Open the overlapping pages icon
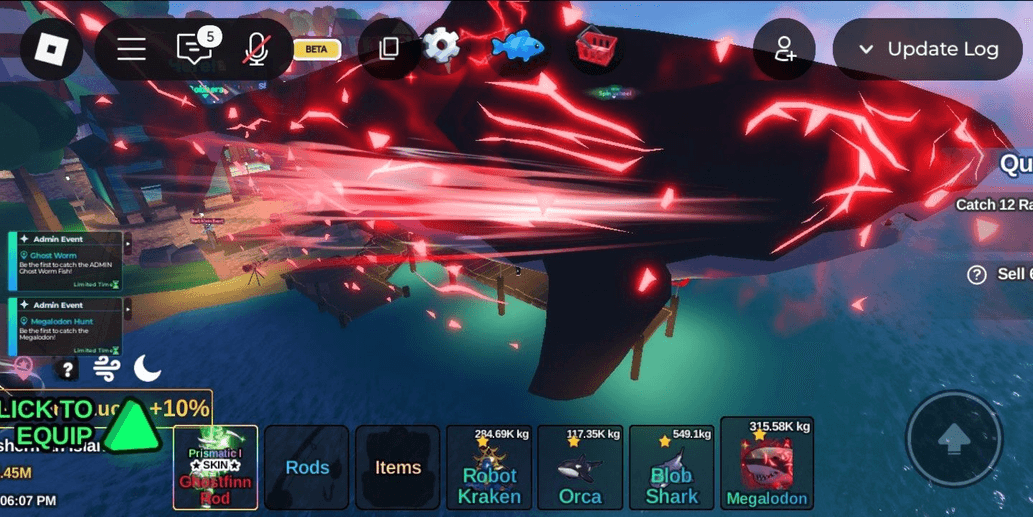The image size is (1033, 517). pyautogui.click(x=389, y=48)
